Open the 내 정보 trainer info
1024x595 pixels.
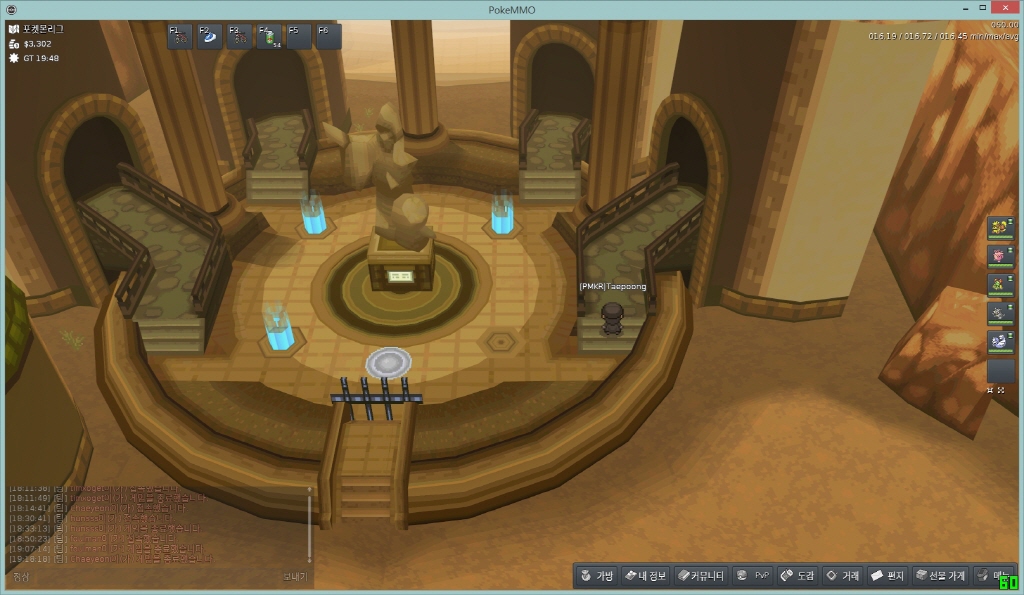tap(645, 576)
